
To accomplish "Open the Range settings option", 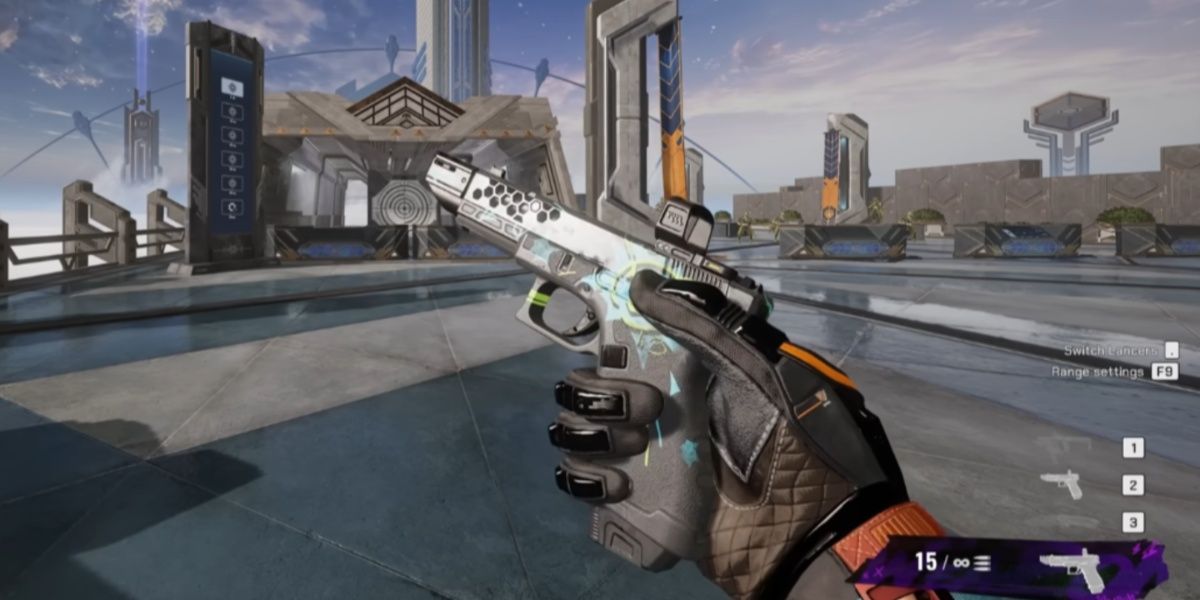I will pos(1097,372).
